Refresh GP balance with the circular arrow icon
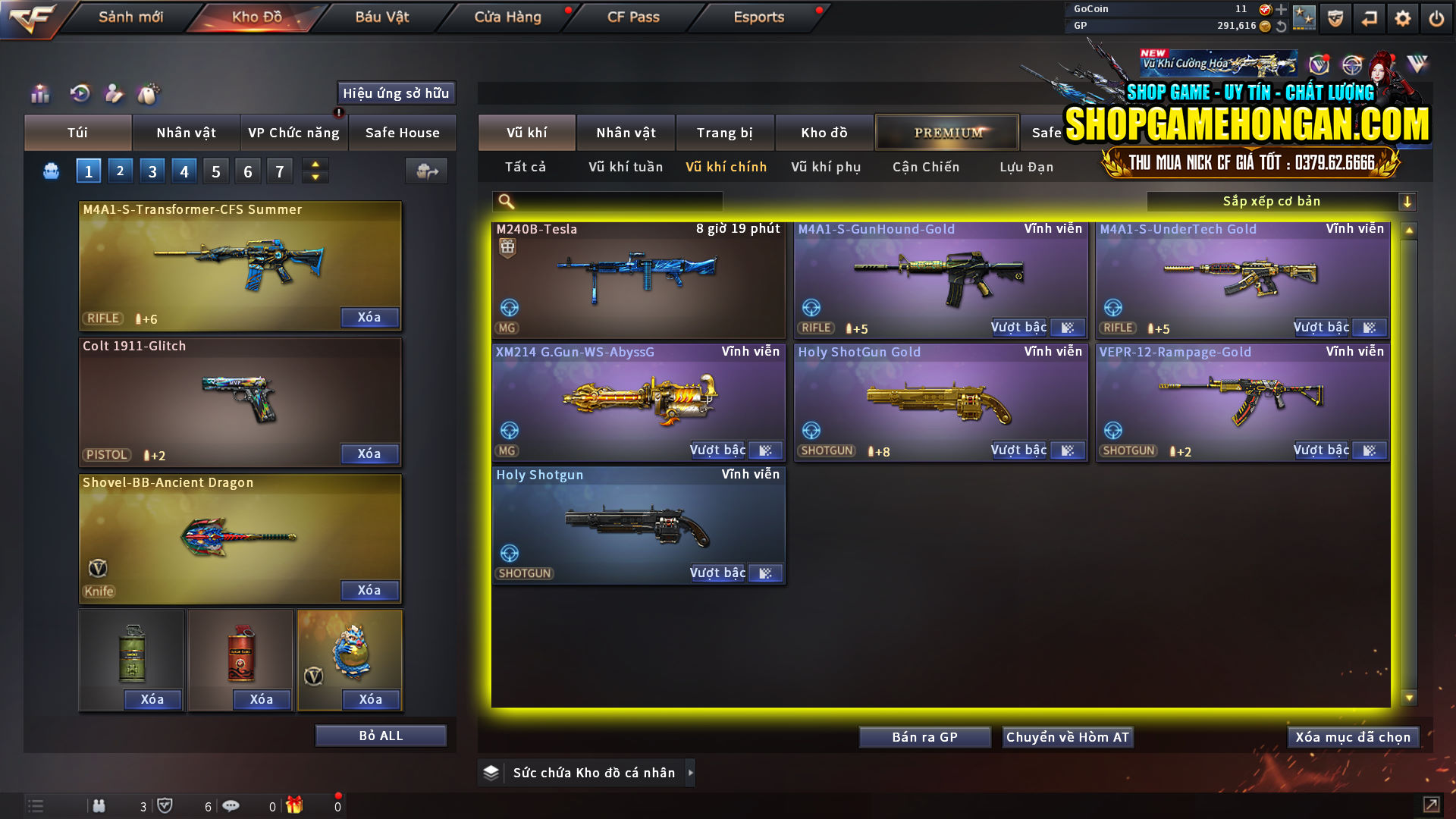The width and height of the screenshot is (1456, 819). click(1282, 25)
